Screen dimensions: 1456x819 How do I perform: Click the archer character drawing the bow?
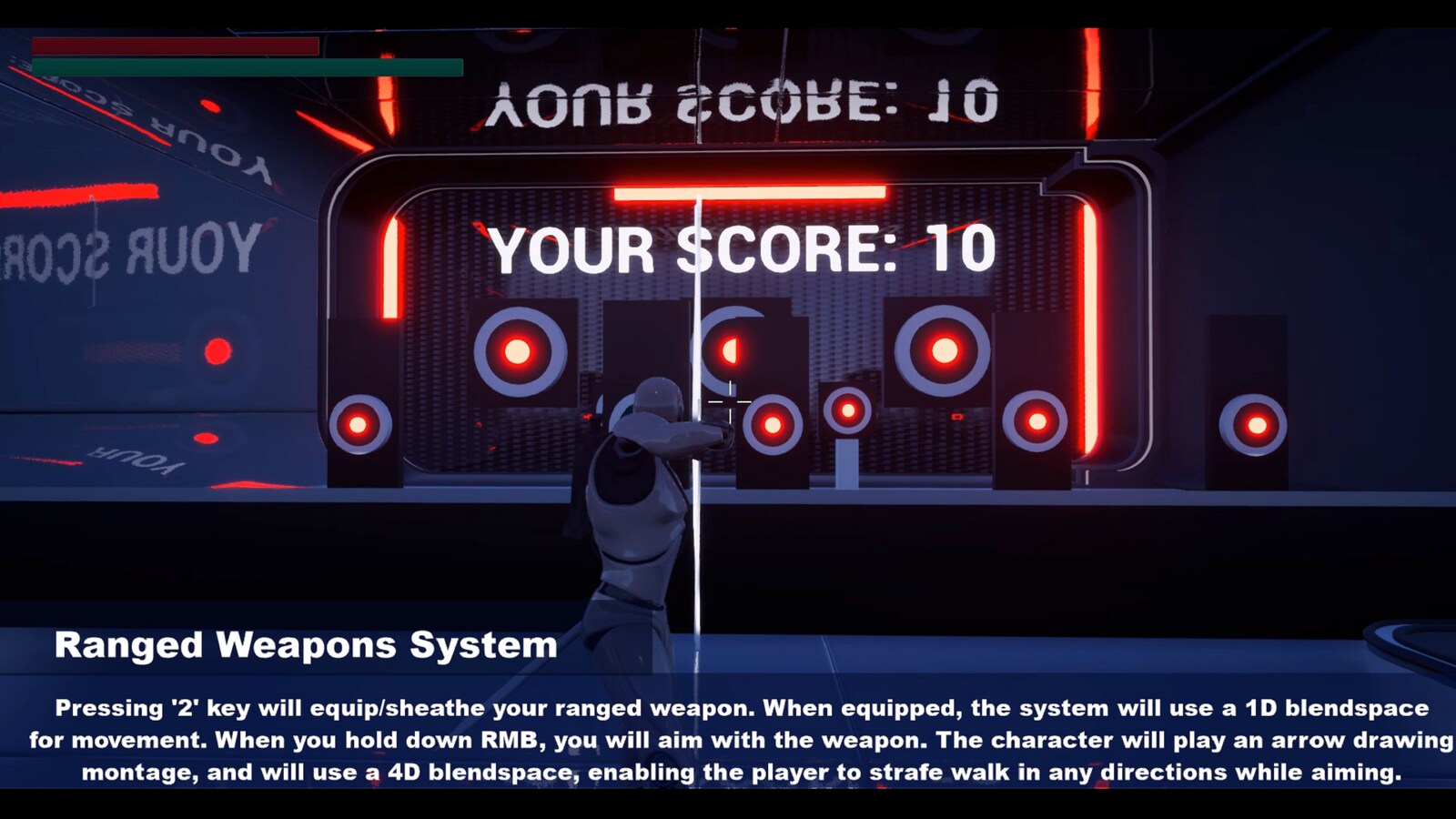pos(637,510)
